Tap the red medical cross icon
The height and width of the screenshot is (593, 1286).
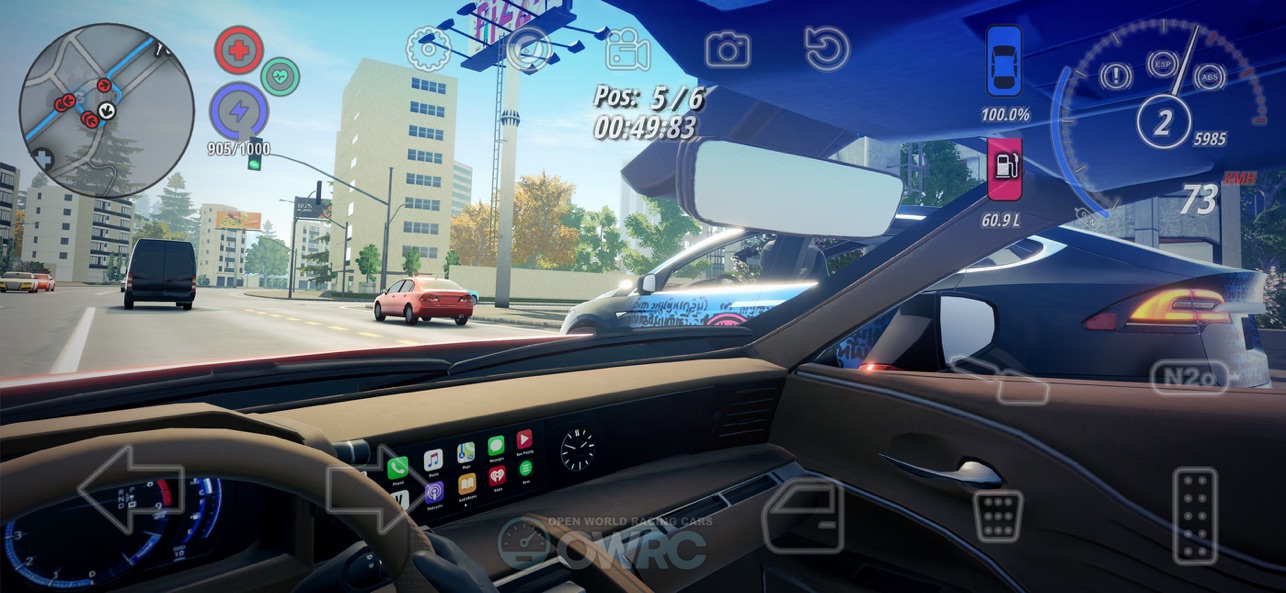pos(239,50)
